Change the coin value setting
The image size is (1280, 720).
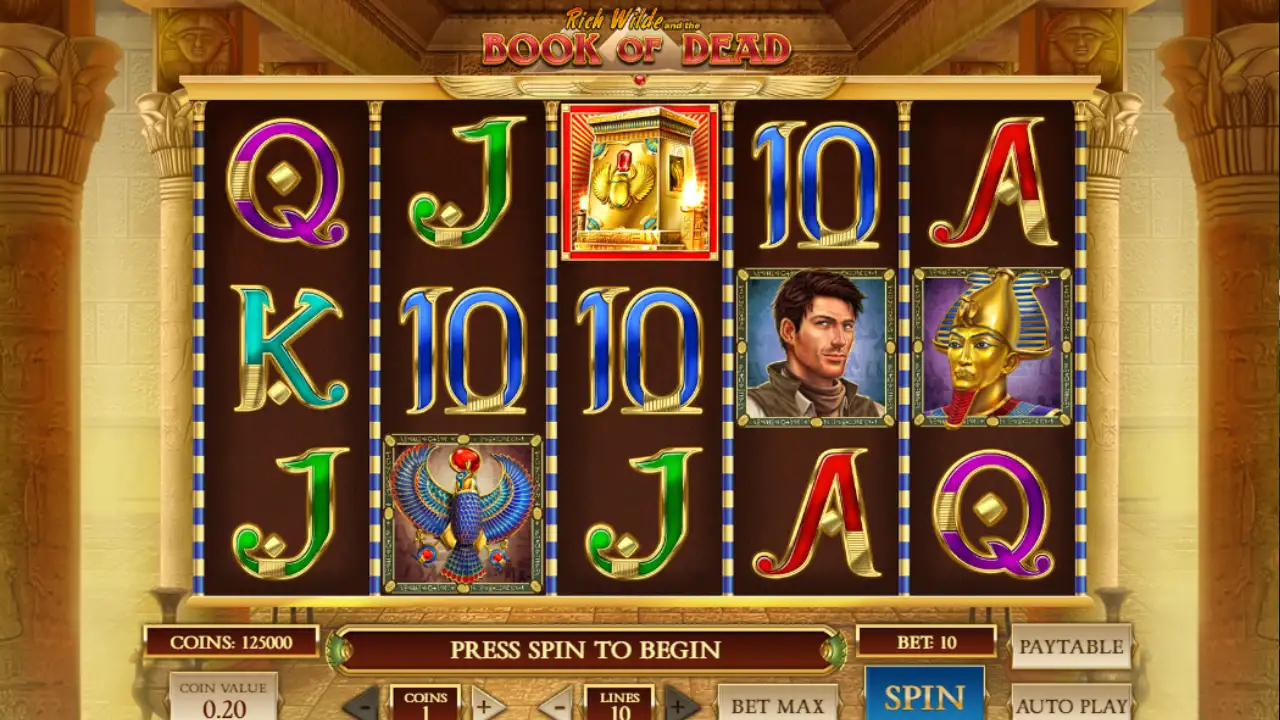pos(223,699)
